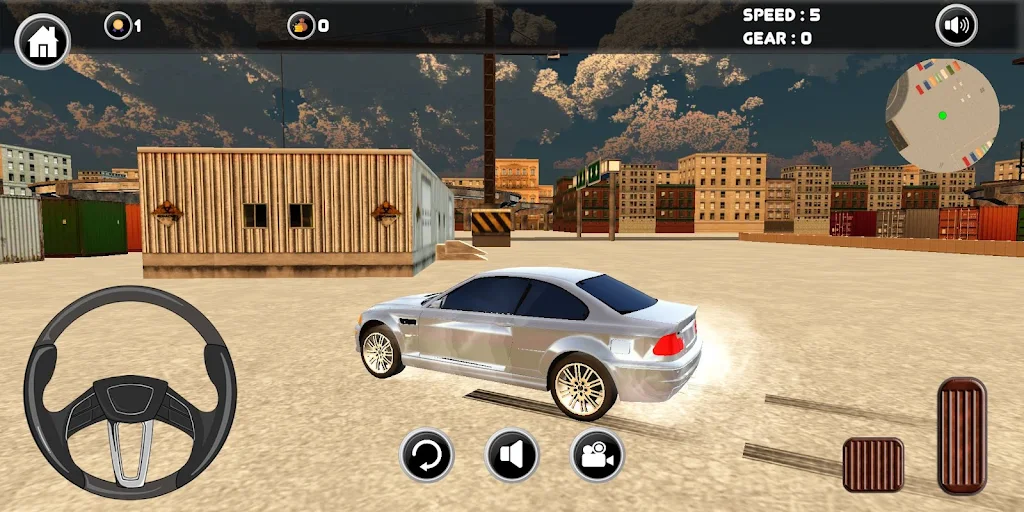Image resolution: width=1024 pixels, height=512 pixels.
Task: Click the circular minimap
Action: click(941, 114)
